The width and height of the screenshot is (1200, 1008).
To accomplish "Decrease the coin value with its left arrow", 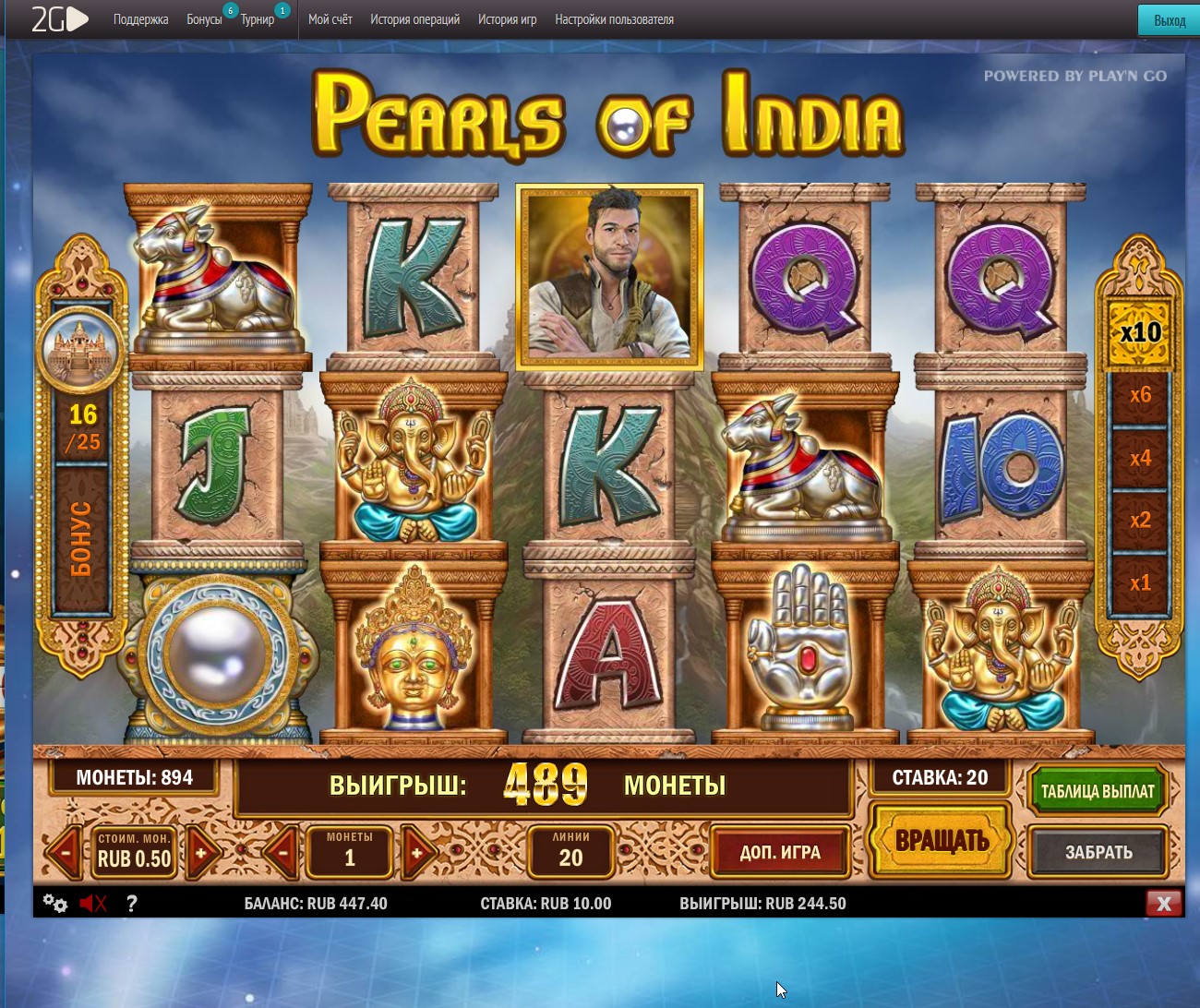I will [65, 853].
